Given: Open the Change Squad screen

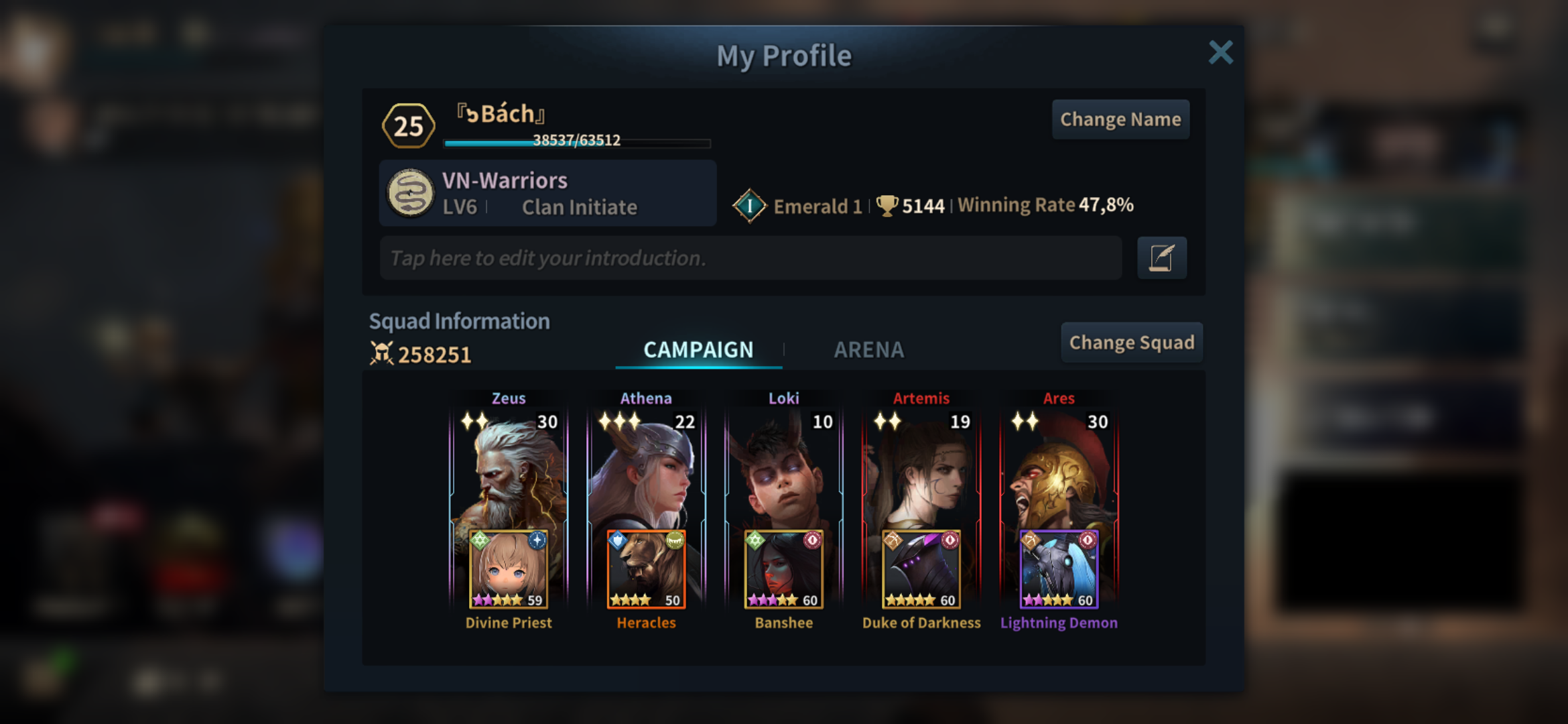Looking at the screenshot, I should coord(1131,343).
